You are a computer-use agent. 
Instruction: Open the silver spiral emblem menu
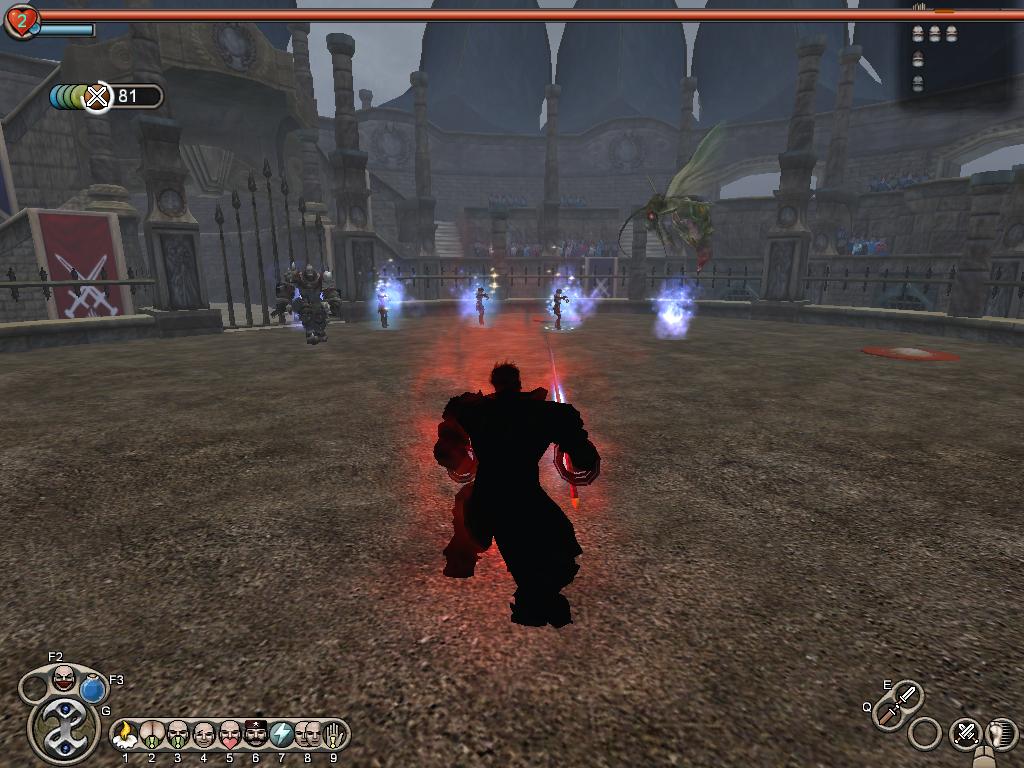point(62,727)
